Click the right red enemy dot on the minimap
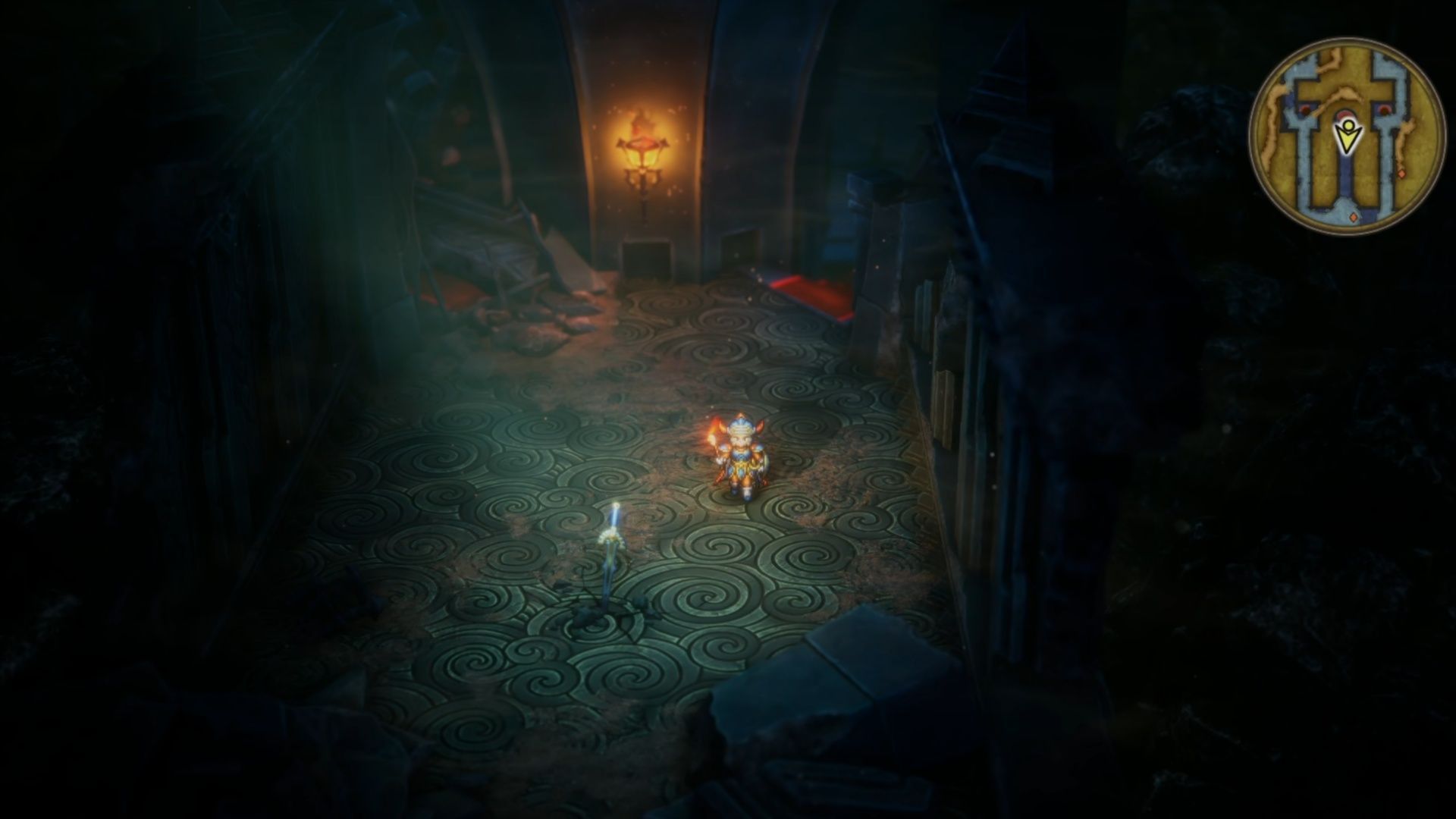The height and width of the screenshot is (819, 1456). click(1383, 111)
